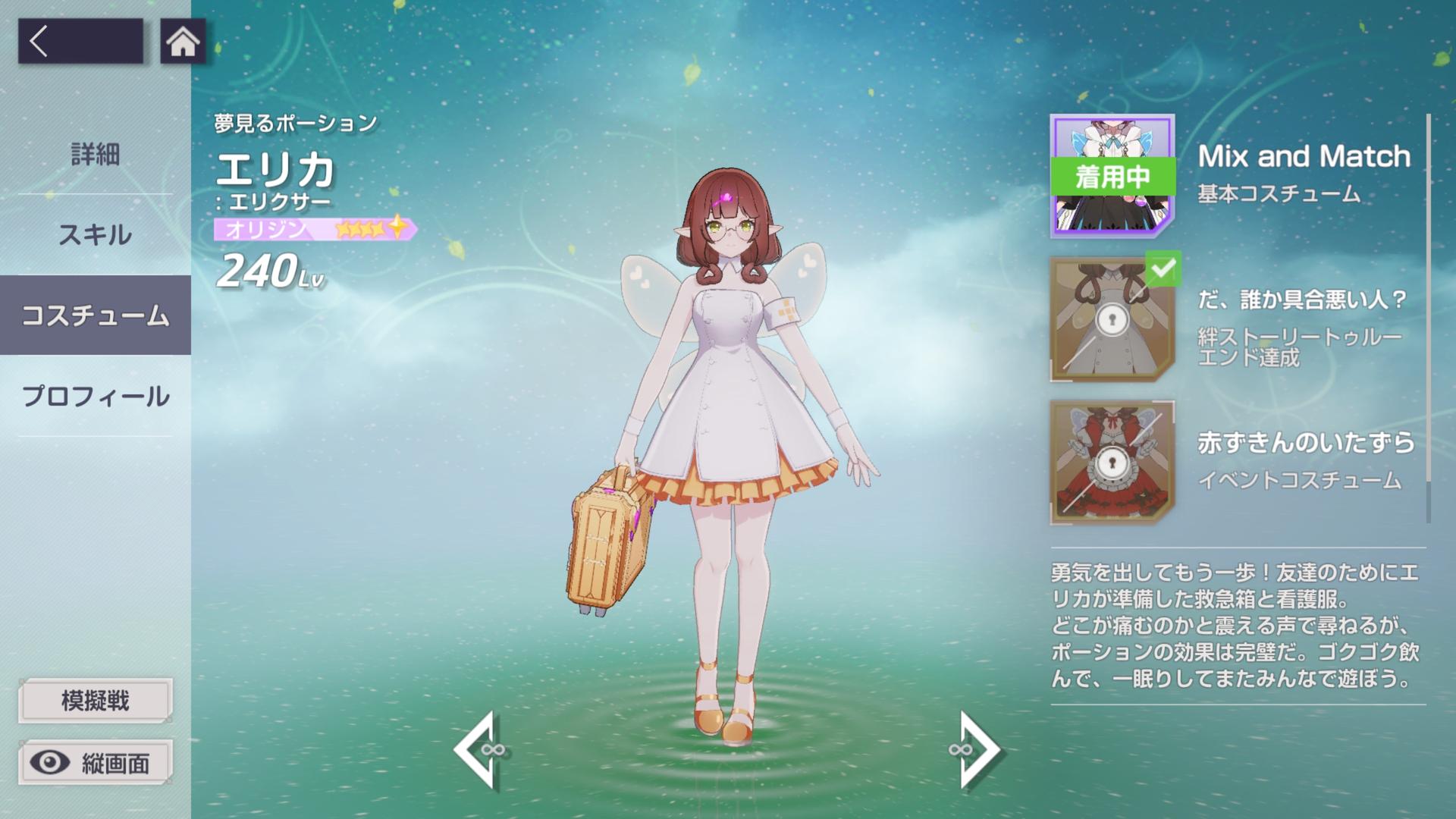This screenshot has height=819, width=1456.
Task: Switch to the スキル skills tab
Action: click(x=96, y=235)
